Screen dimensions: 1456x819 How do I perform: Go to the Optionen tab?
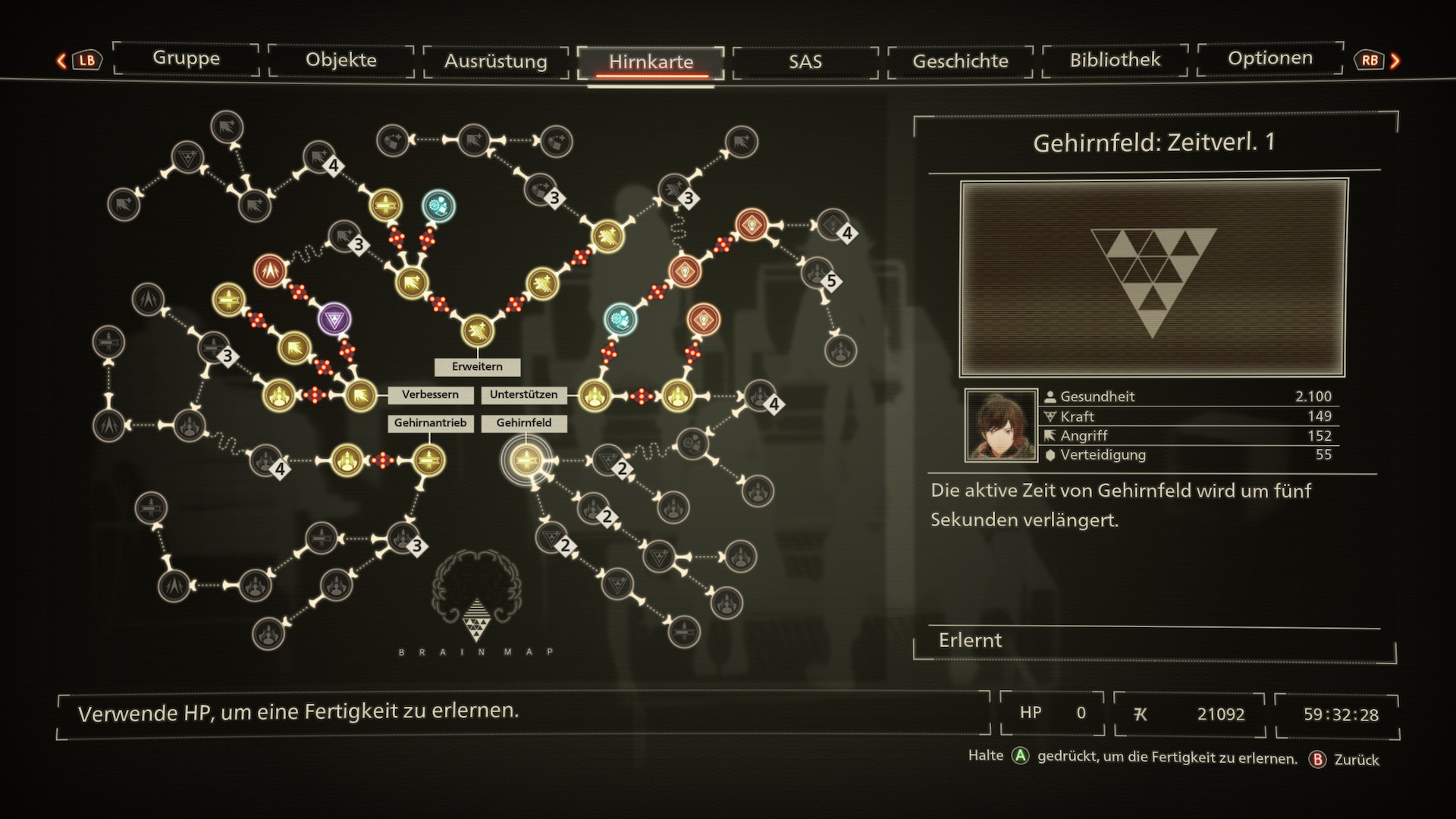1270,59
